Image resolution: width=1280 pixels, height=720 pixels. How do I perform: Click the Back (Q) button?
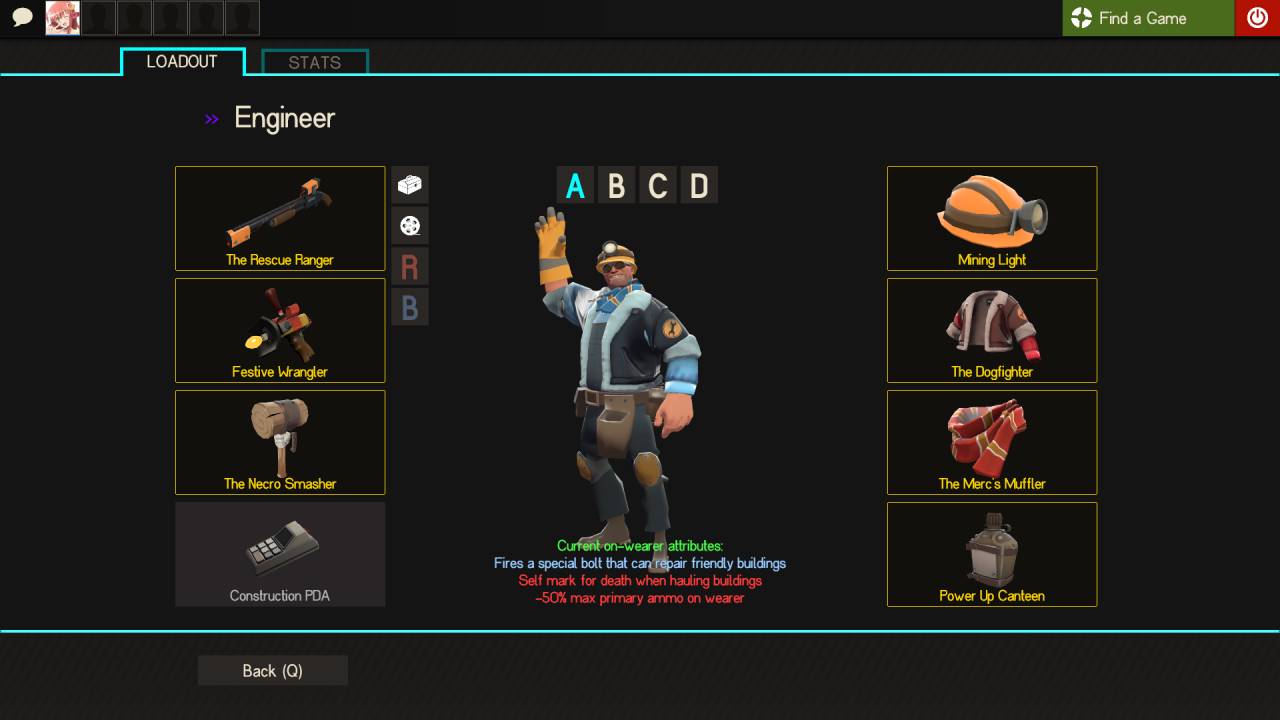(x=272, y=671)
